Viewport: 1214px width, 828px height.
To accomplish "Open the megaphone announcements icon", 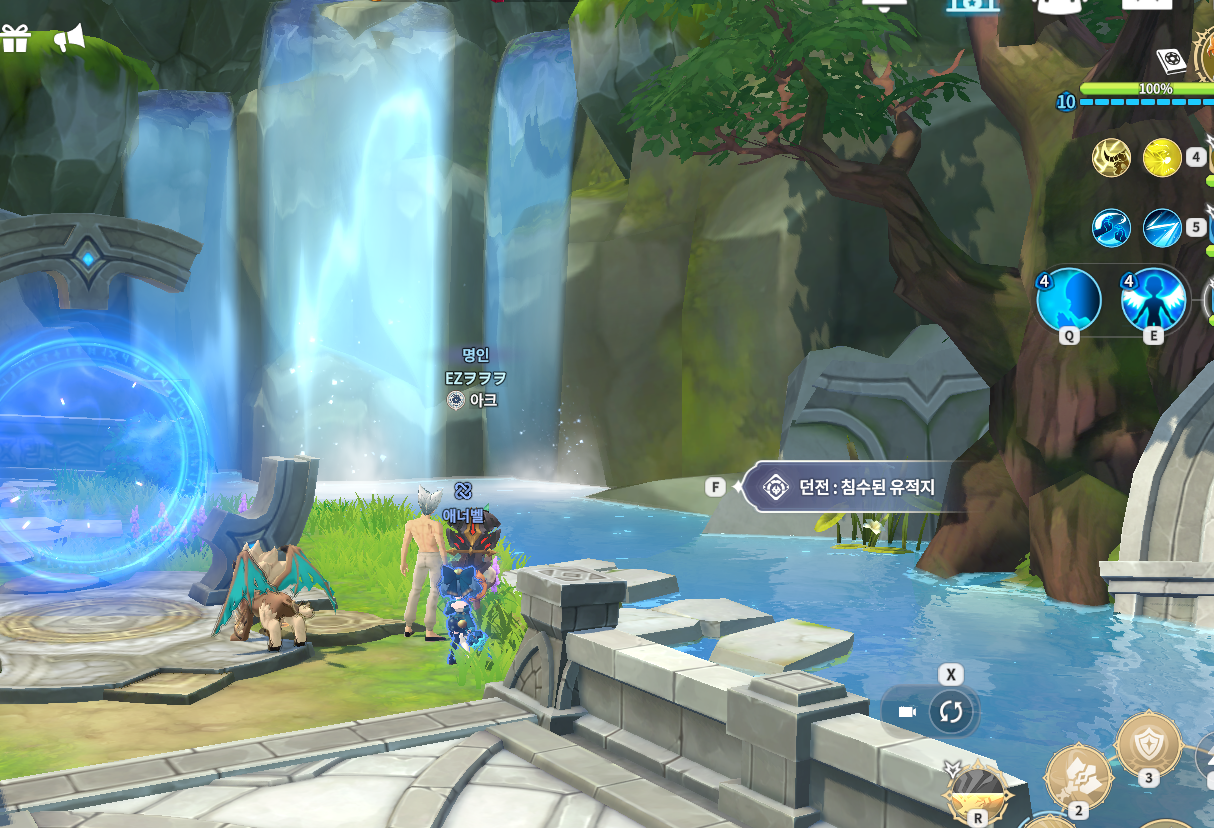I will point(69,39).
